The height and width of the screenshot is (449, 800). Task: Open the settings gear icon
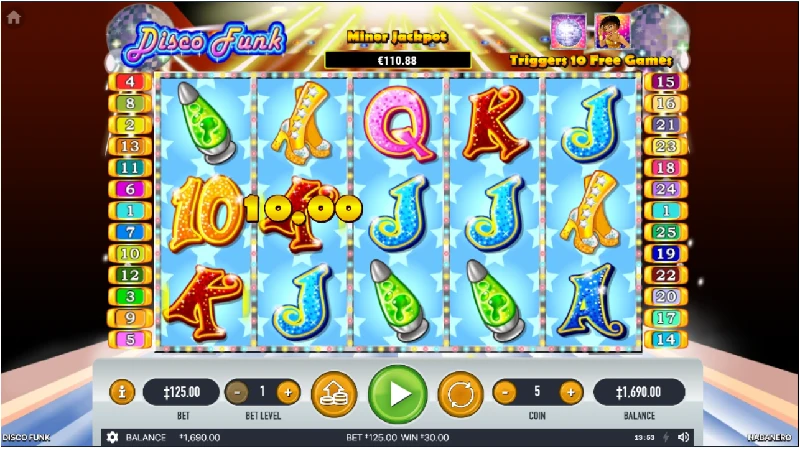[x=112, y=438]
